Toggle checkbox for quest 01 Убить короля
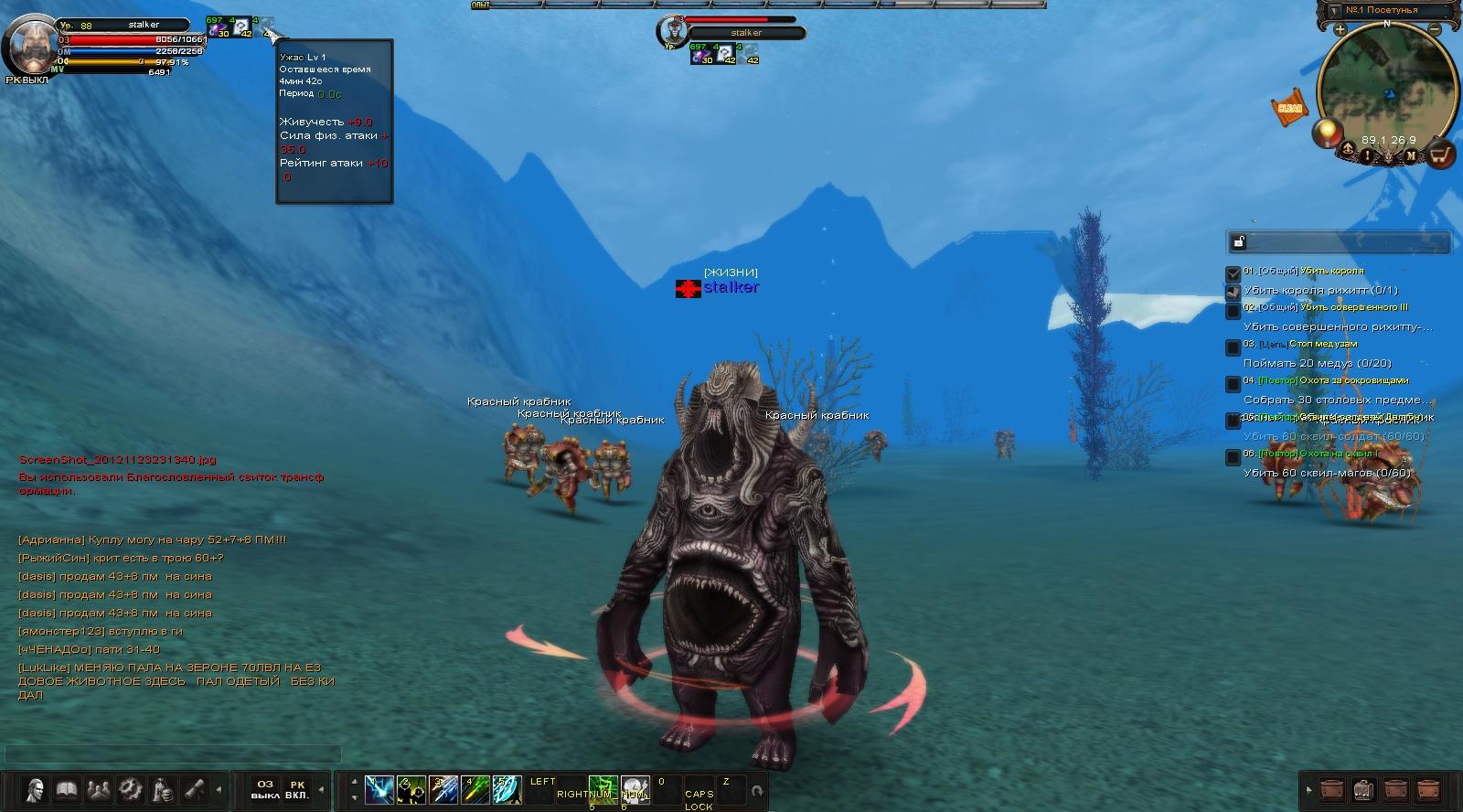The image size is (1463, 812). 1233,273
